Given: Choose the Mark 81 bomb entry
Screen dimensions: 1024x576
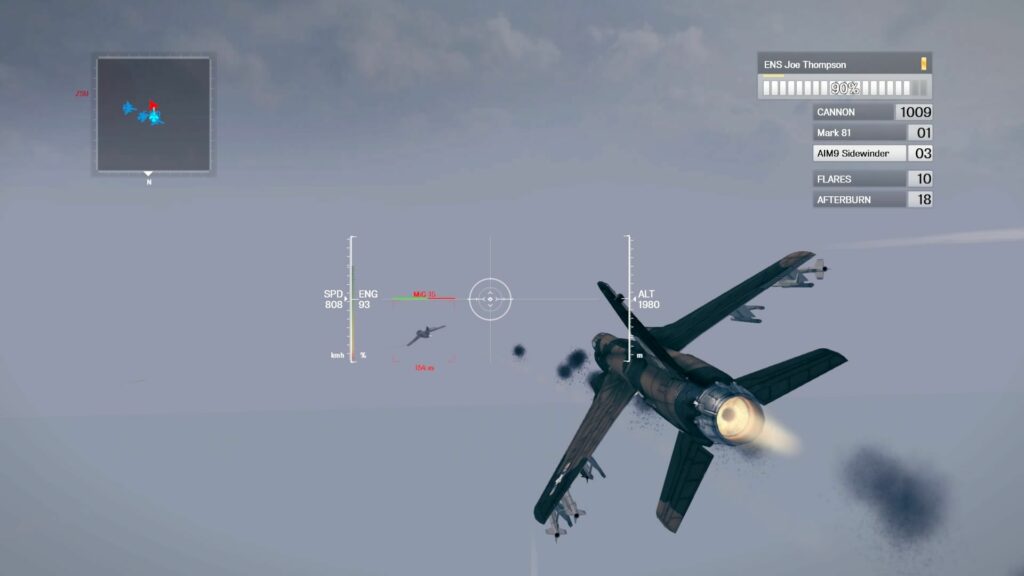Looking at the screenshot, I should click(872, 133).
